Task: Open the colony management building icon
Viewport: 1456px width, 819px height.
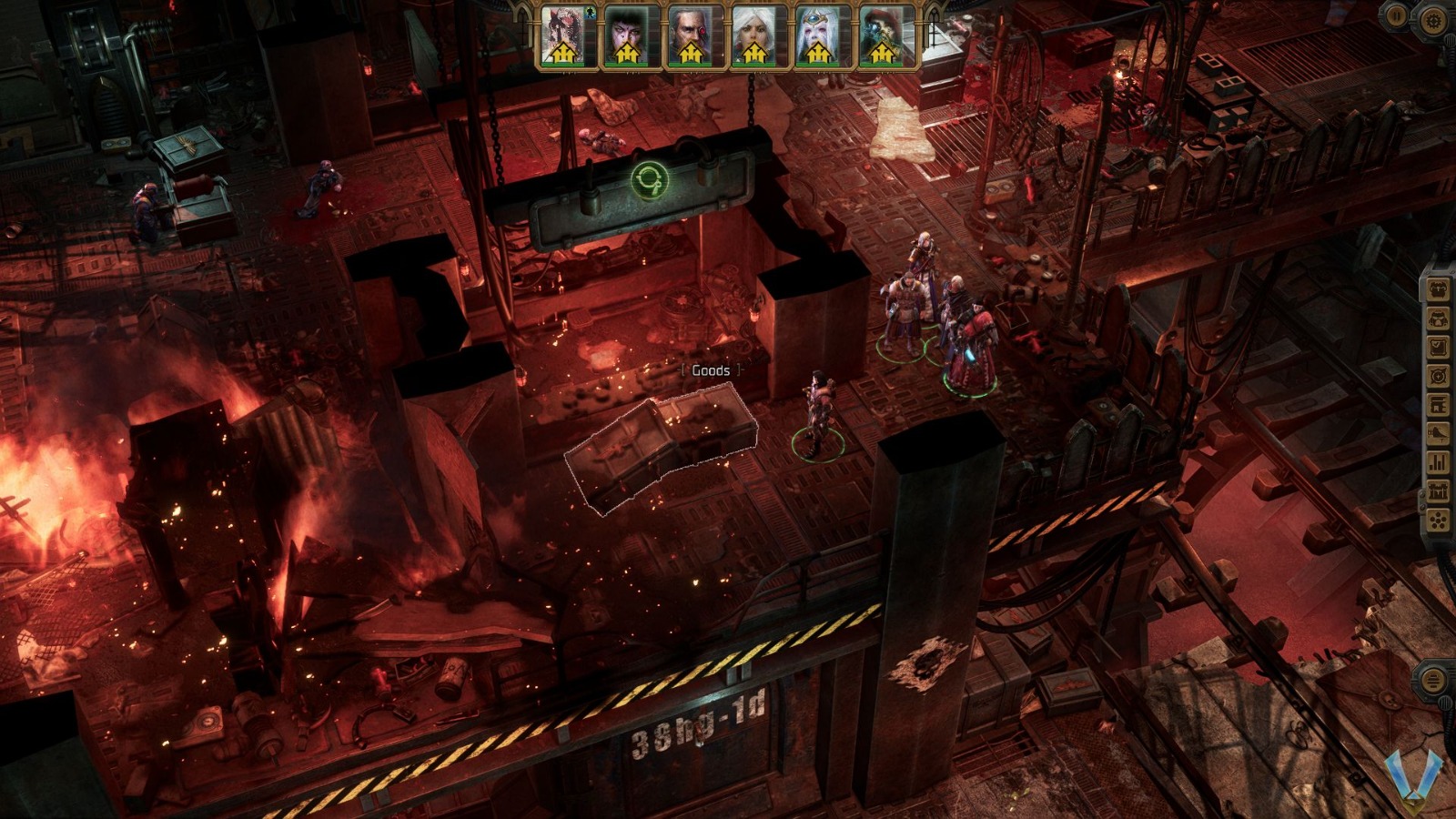Action: [1438, 489]
